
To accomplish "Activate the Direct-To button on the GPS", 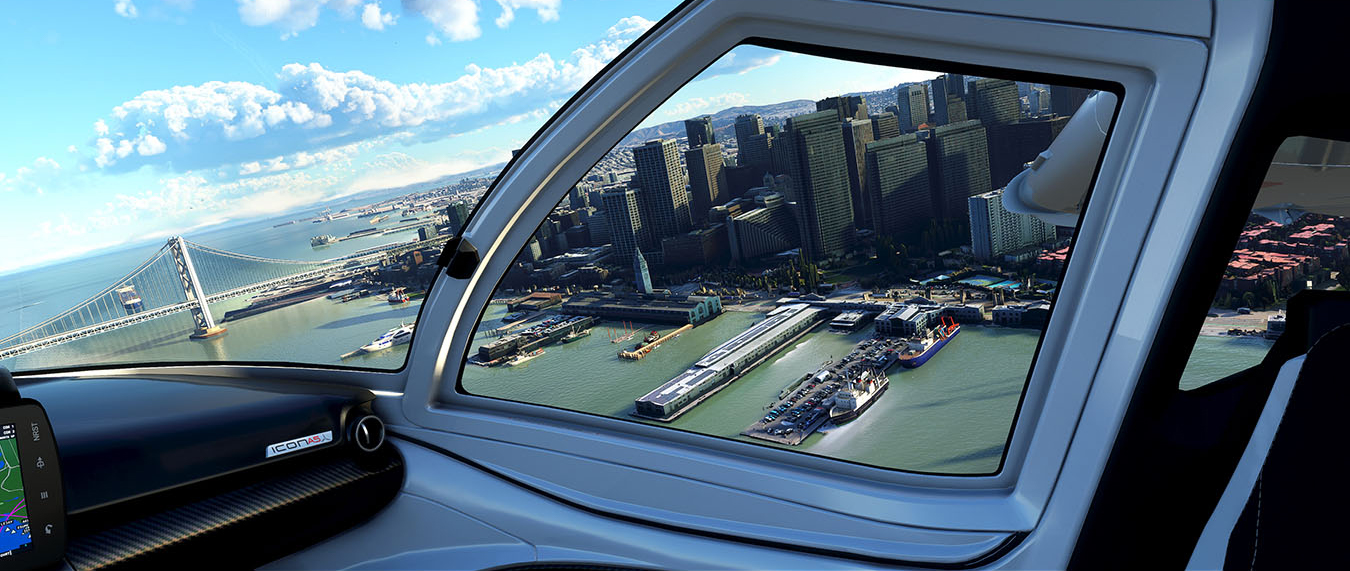I will (x=40, y=462).
